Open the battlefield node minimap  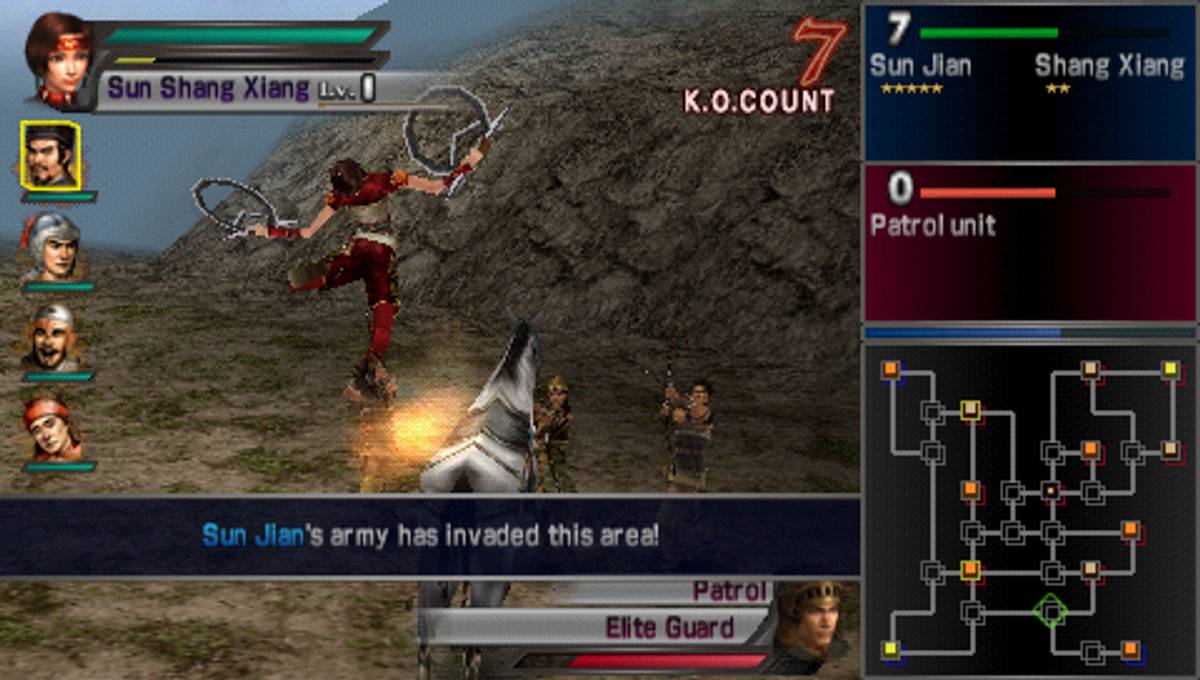point(1029,510)
